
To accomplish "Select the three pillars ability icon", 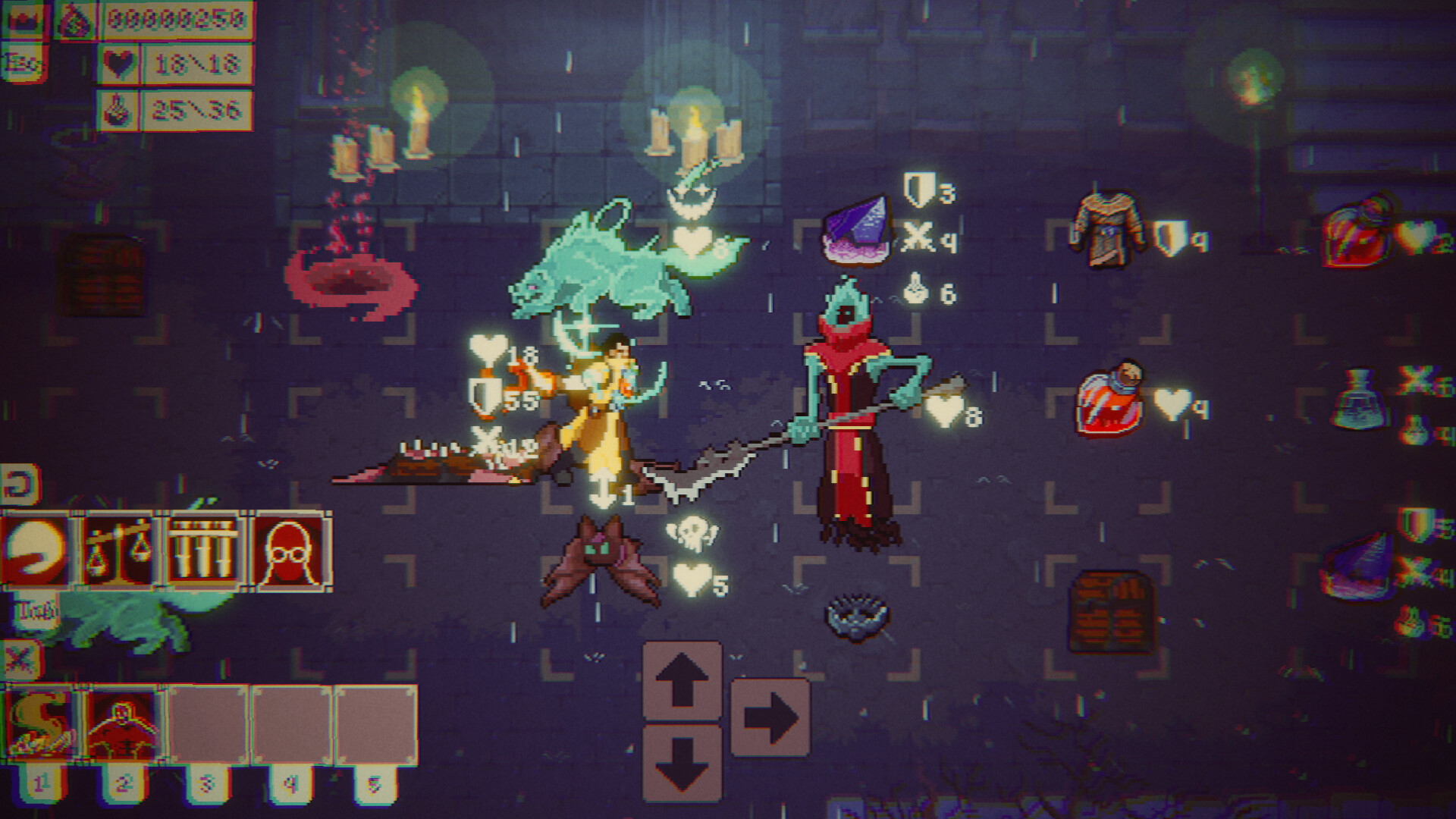I will [203, 551].
